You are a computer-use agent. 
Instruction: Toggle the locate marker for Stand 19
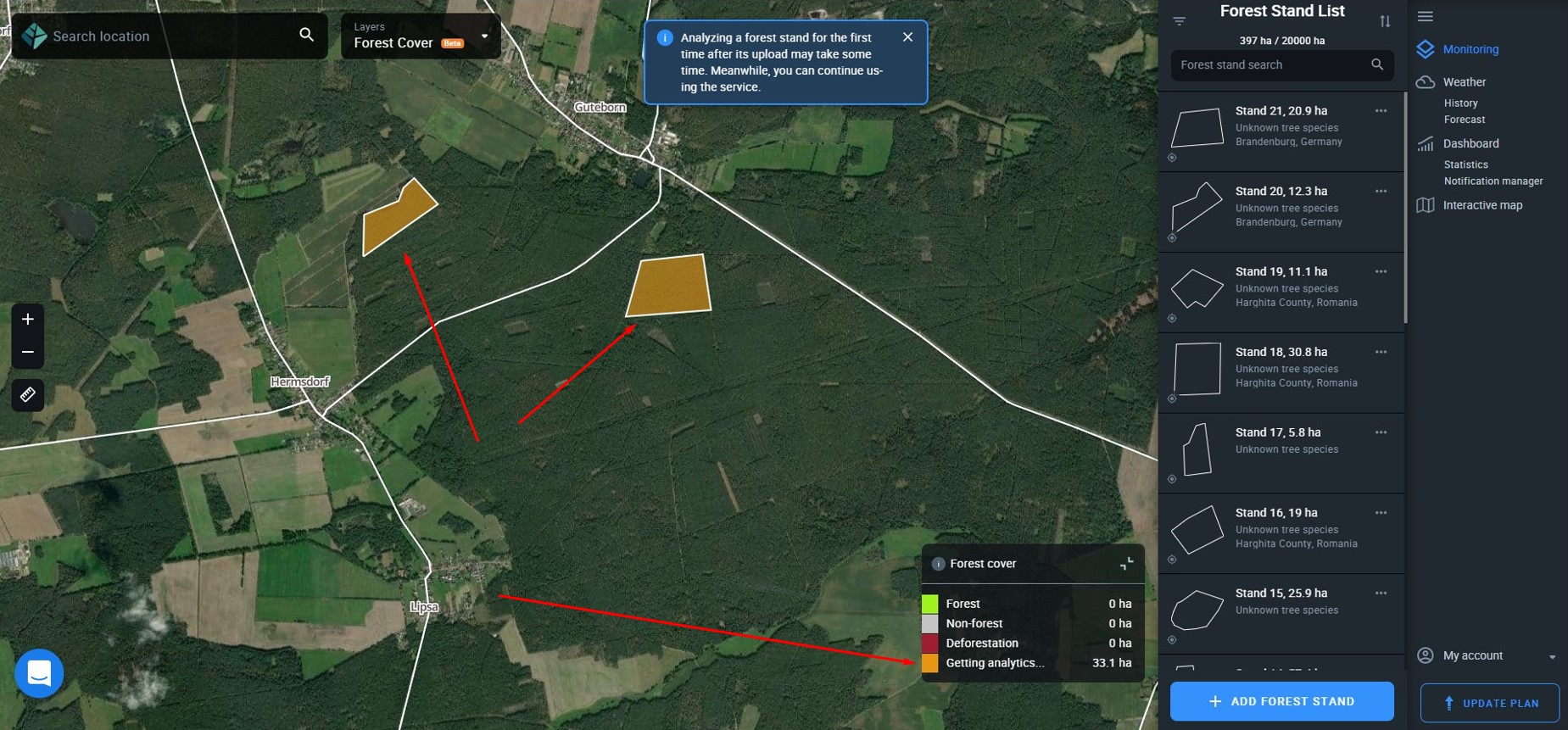1173,319
